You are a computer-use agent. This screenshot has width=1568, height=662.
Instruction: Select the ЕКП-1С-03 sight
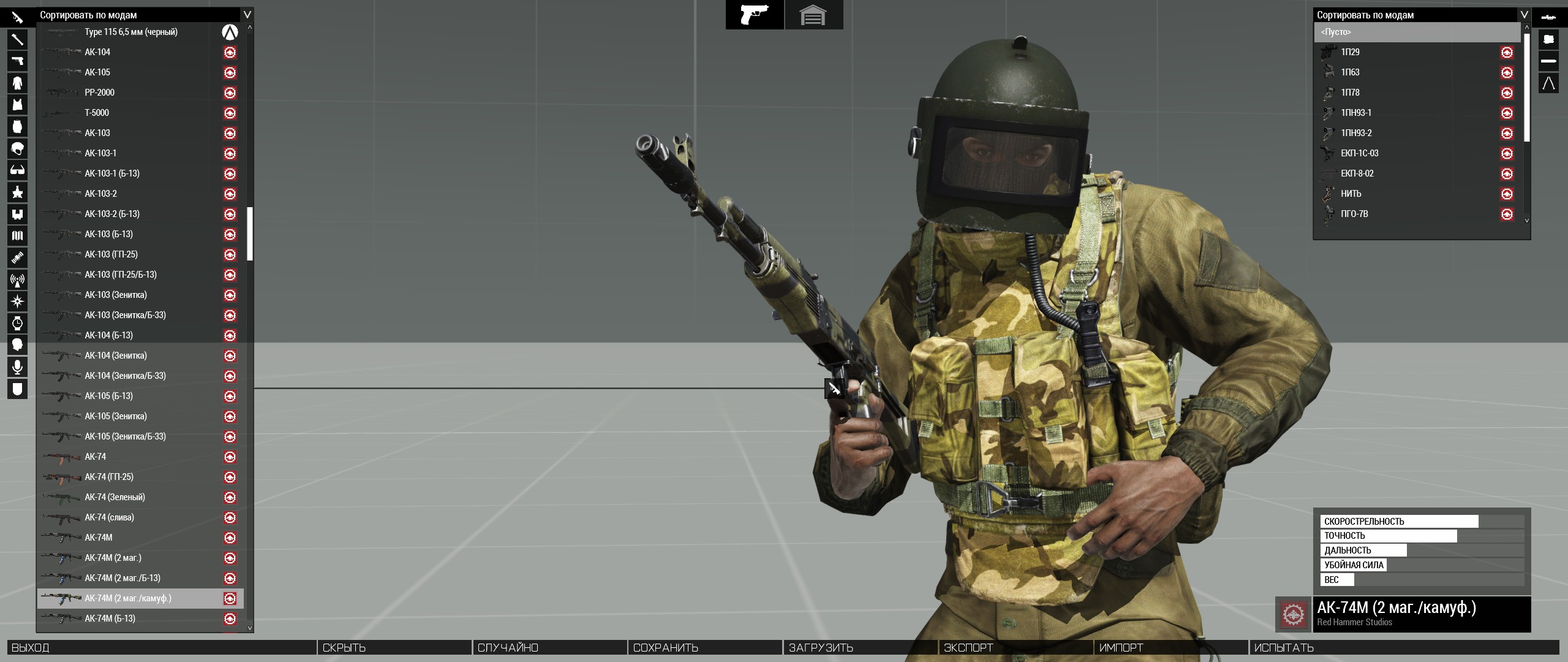(x=1359, y=153)
